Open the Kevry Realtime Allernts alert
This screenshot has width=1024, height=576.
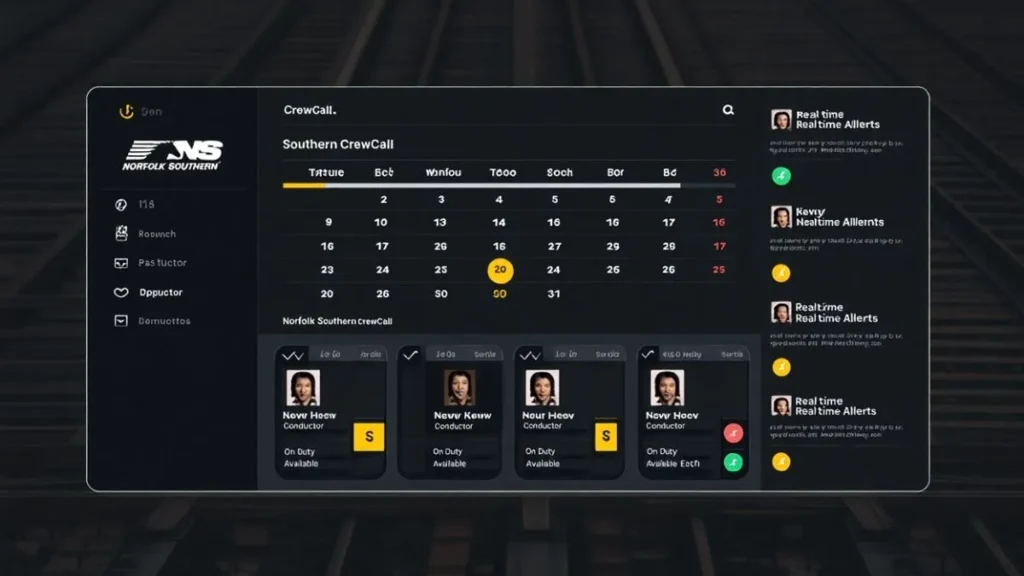click(x=838, y=217)
